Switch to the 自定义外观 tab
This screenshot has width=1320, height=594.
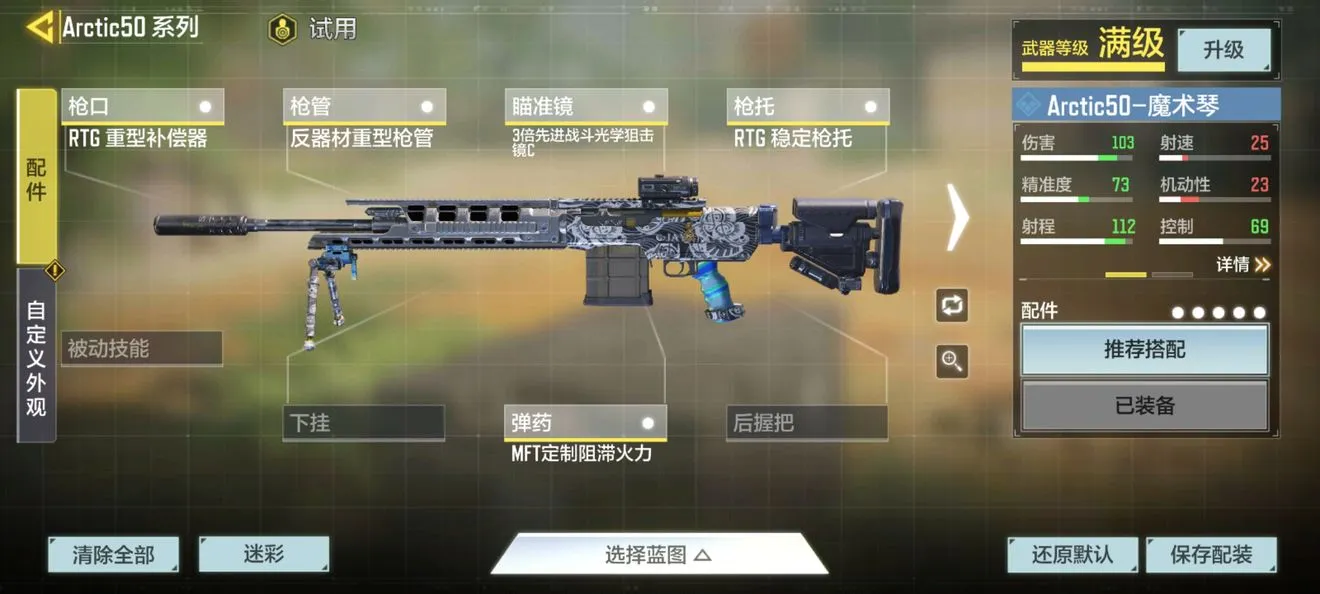tap(37, 356)
